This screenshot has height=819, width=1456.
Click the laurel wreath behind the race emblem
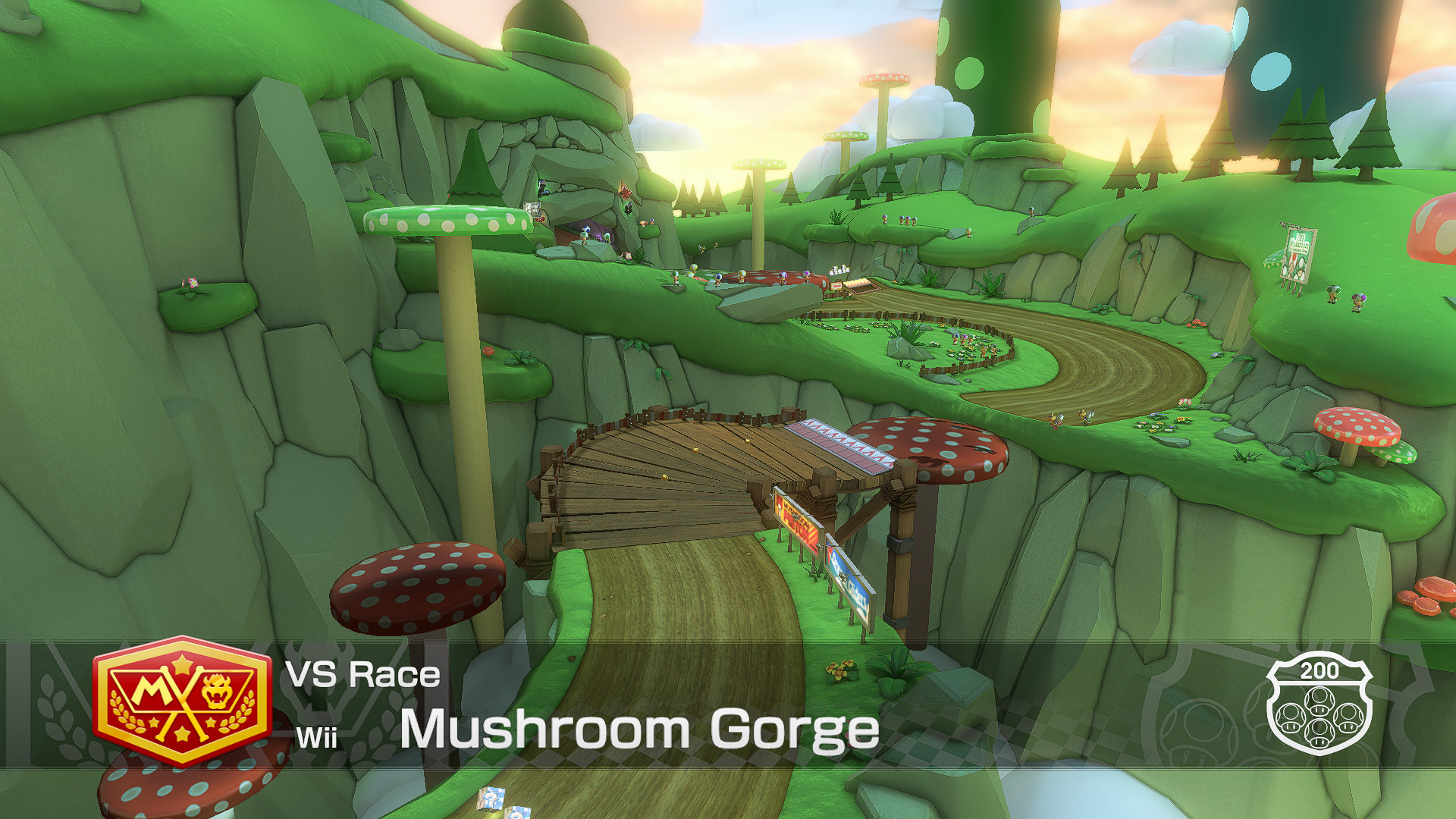pos(125,713)
